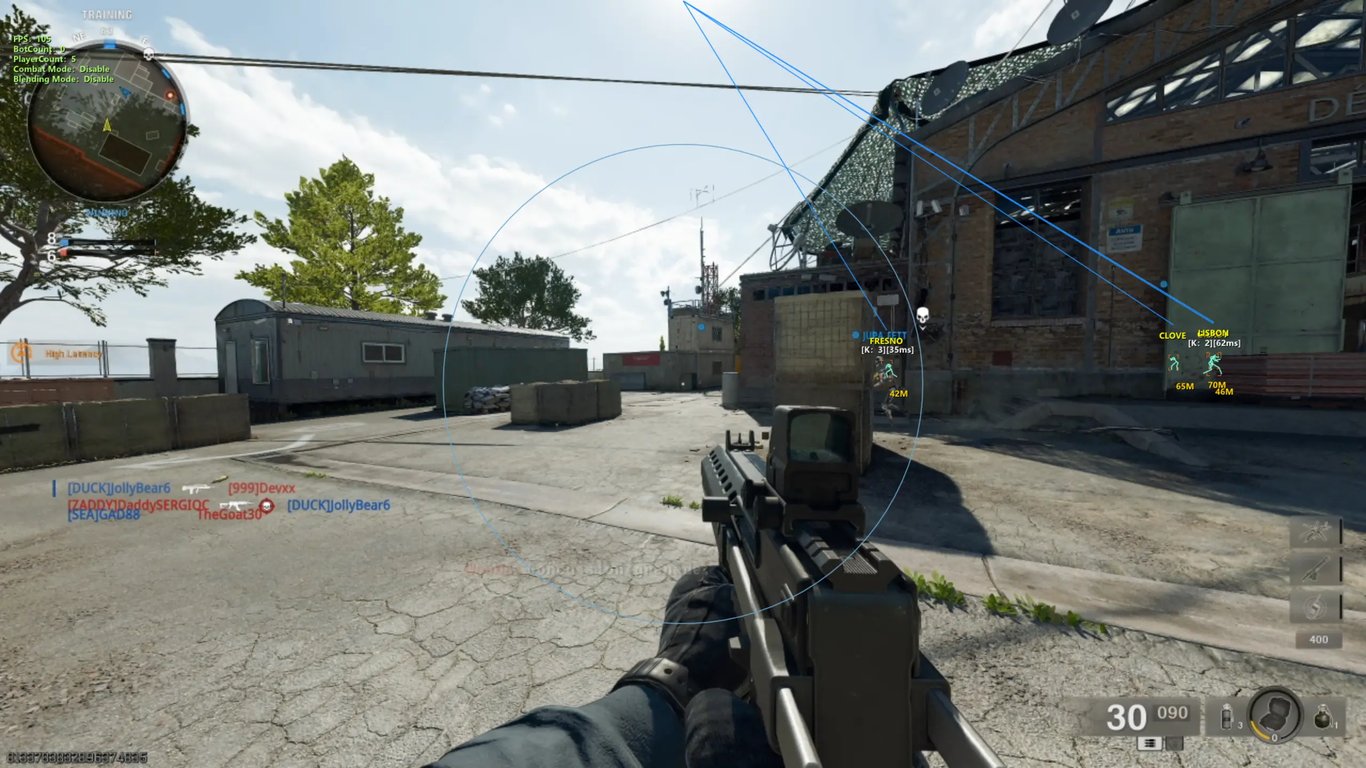This screenshot has width=1366, height=768.
Task: Click the AK rifle icon in the killfeed
Action: [235, 504]
